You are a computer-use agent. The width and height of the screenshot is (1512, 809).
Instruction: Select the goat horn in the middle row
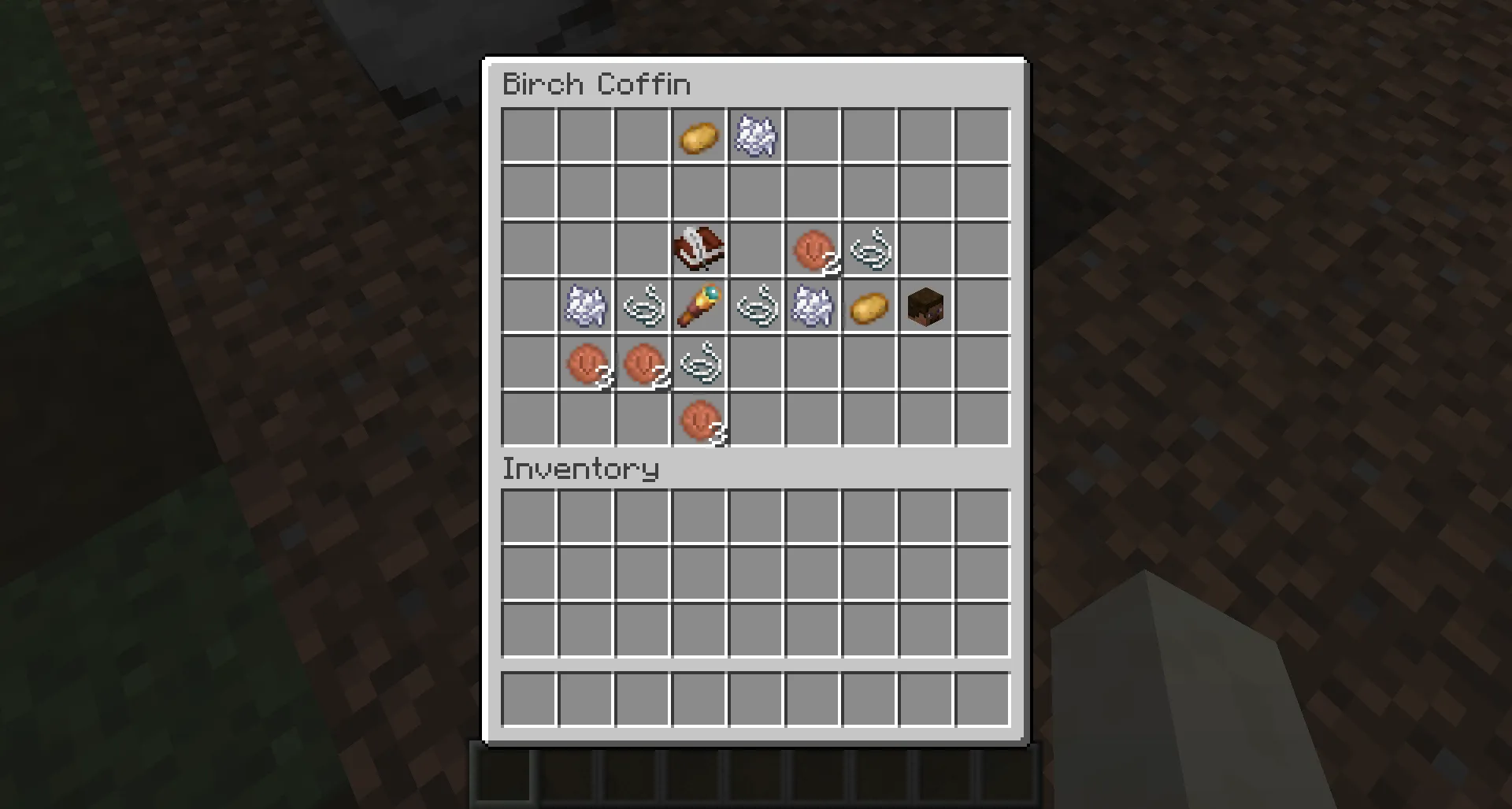(x=699, y=306)
